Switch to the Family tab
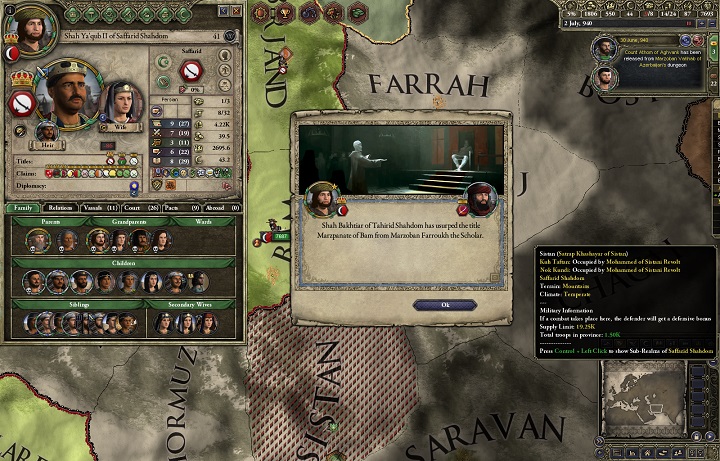The image size is (720, 461). (x=23, y=208)
